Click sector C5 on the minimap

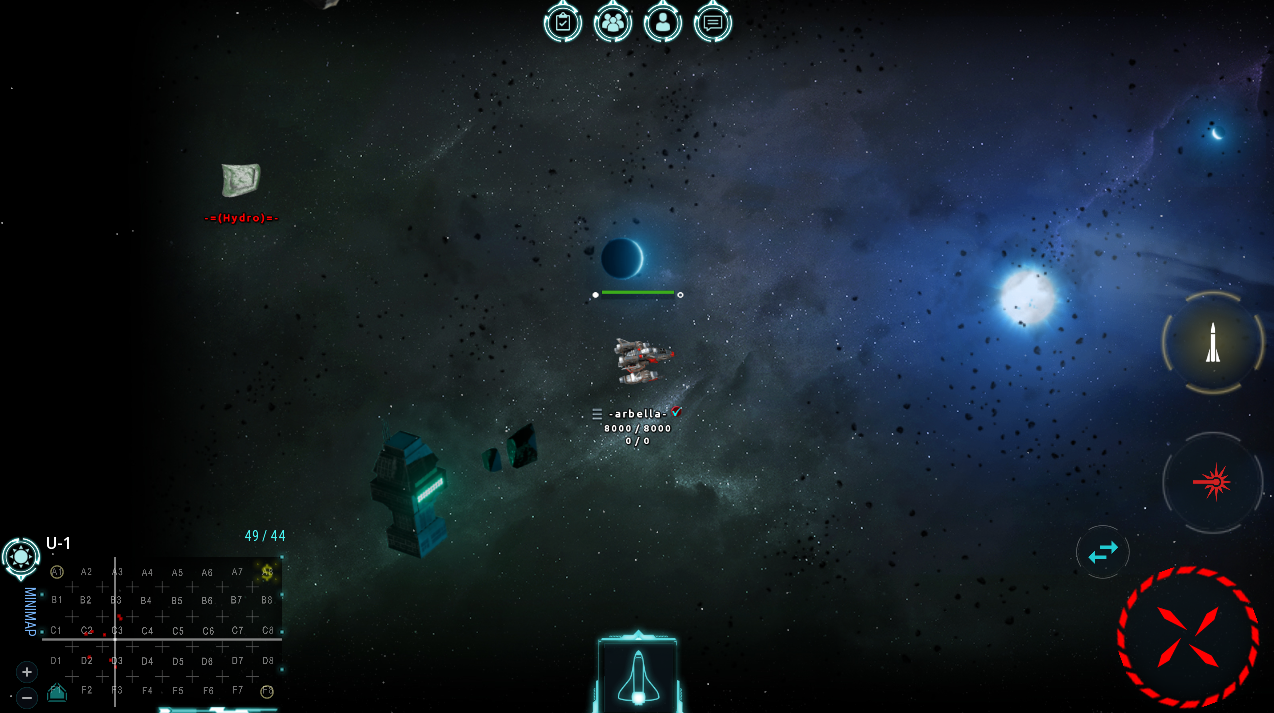point(177,631)
